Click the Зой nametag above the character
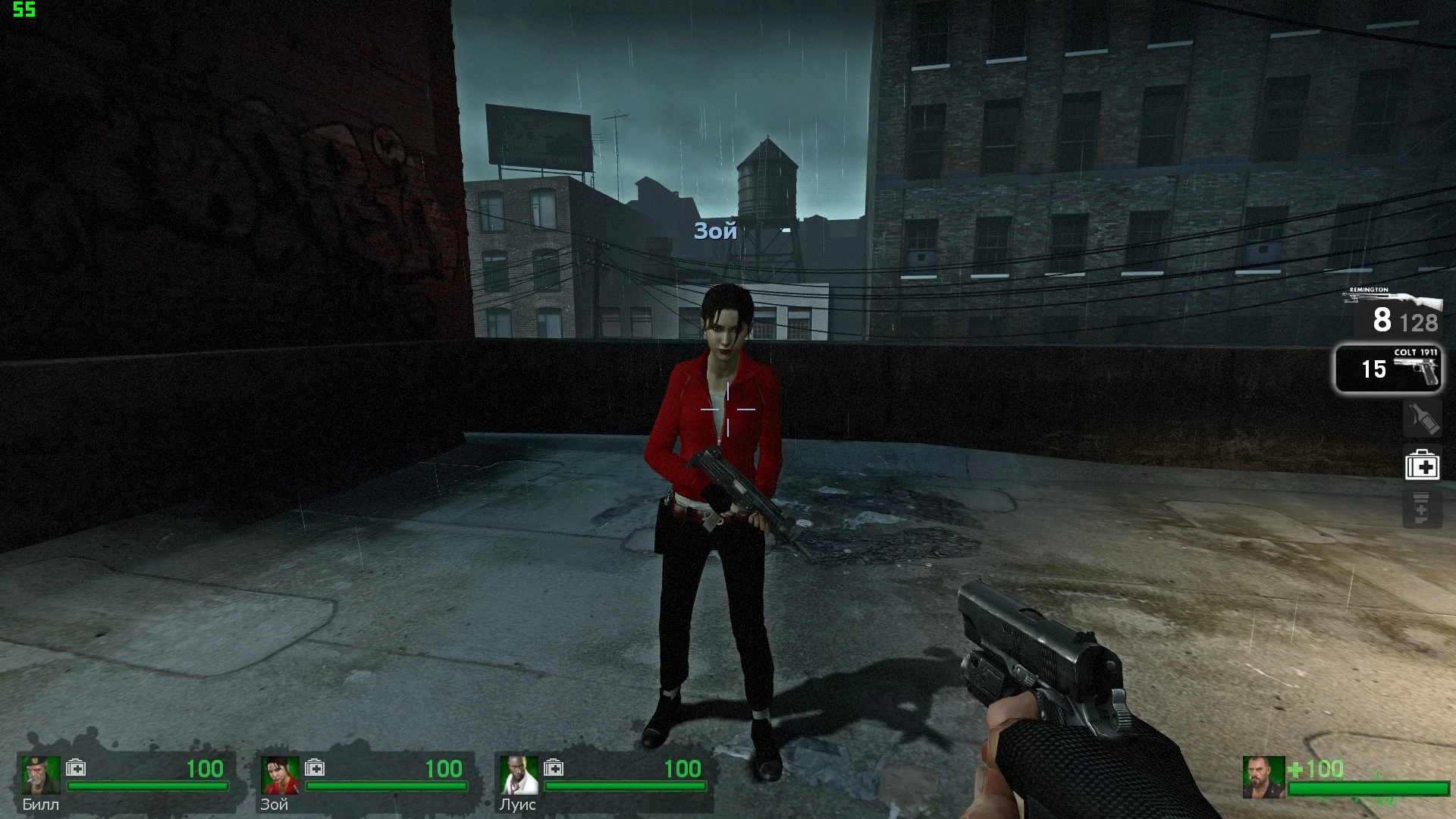 coord(715,231)
